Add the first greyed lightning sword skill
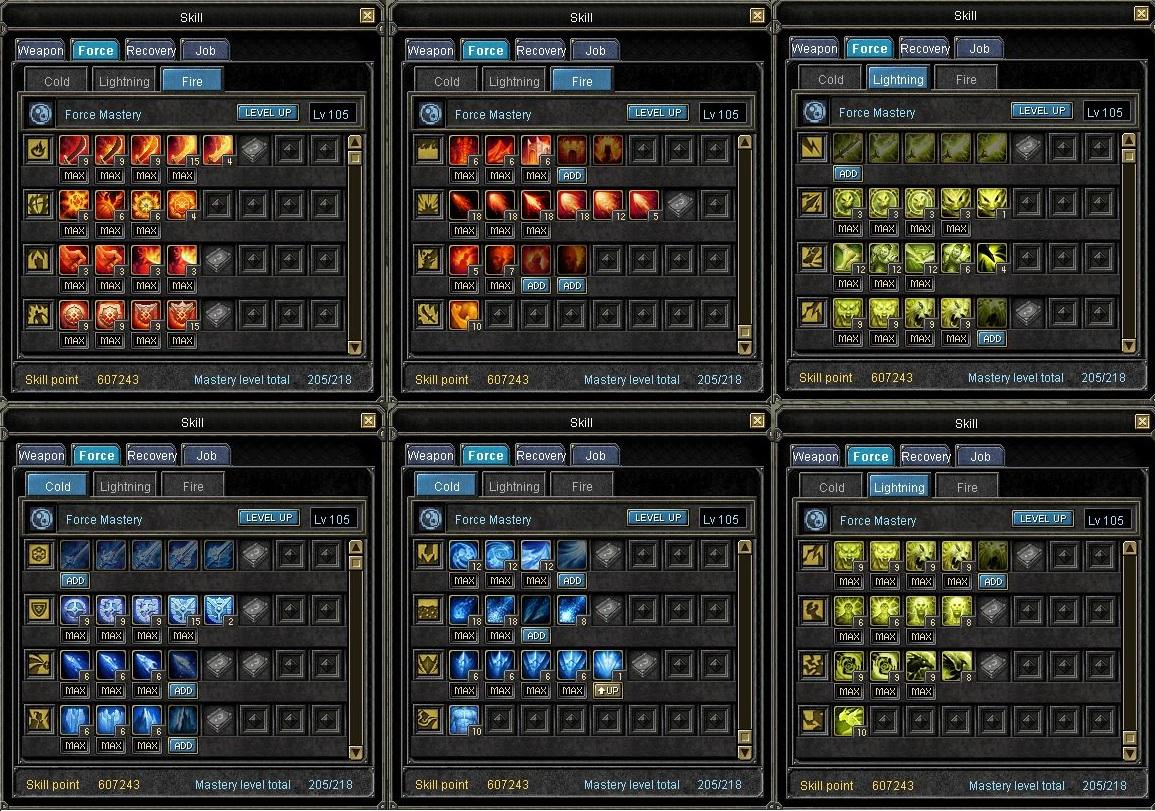1155x811 pixels. (848, 173)
